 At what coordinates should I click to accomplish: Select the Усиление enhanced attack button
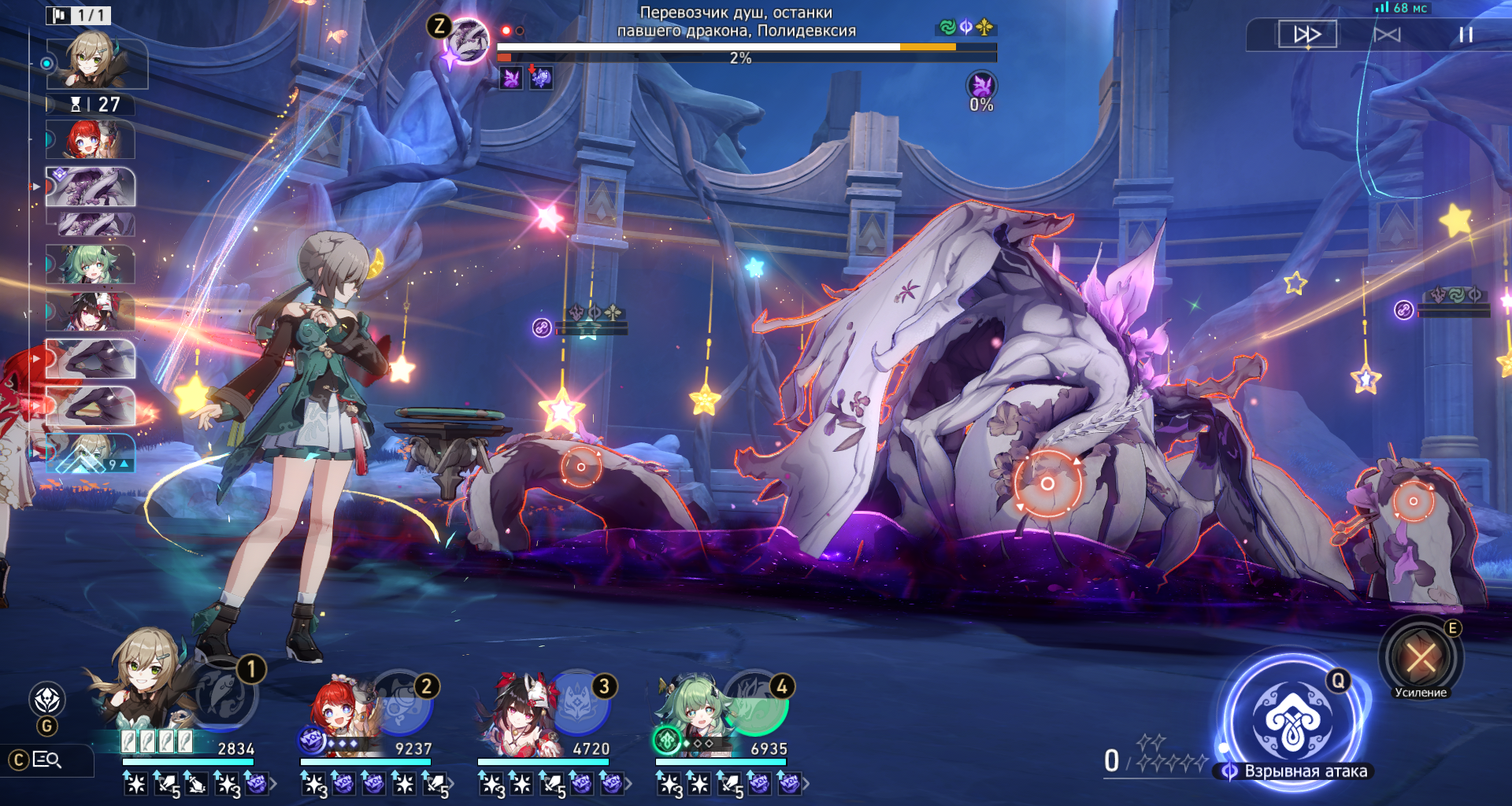pyautogui.click(x=1421, y=657)
